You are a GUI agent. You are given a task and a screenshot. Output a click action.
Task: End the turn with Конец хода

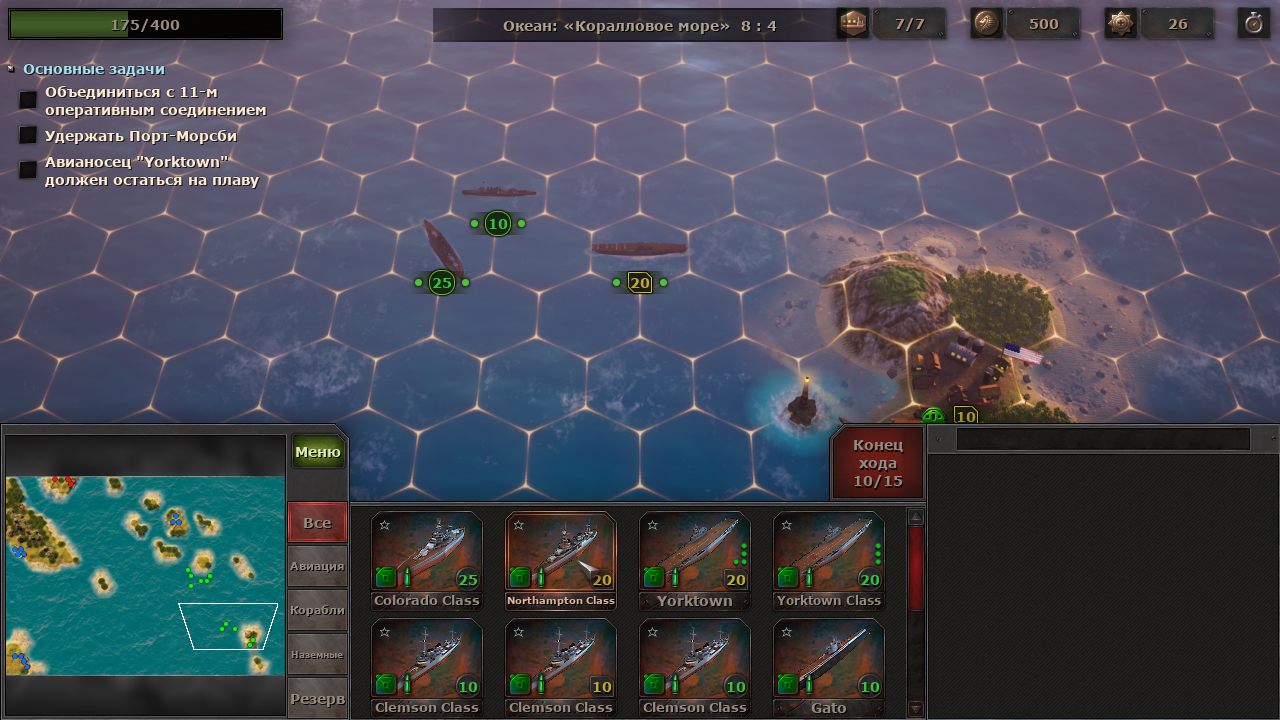tap(877, 463)
